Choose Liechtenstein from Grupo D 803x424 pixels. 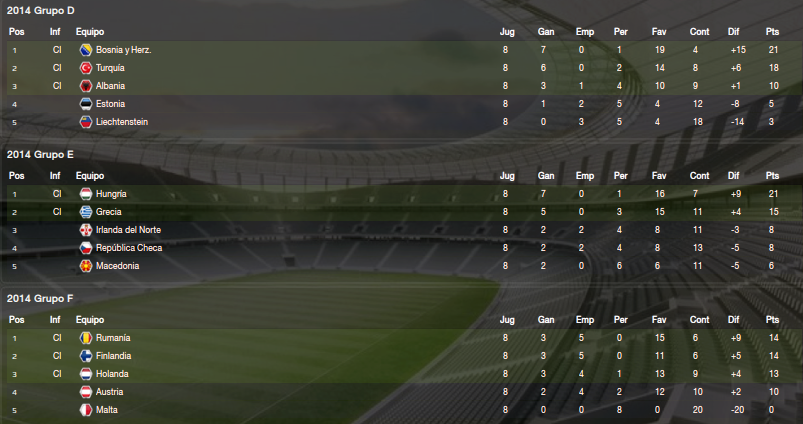coord(122,122)
